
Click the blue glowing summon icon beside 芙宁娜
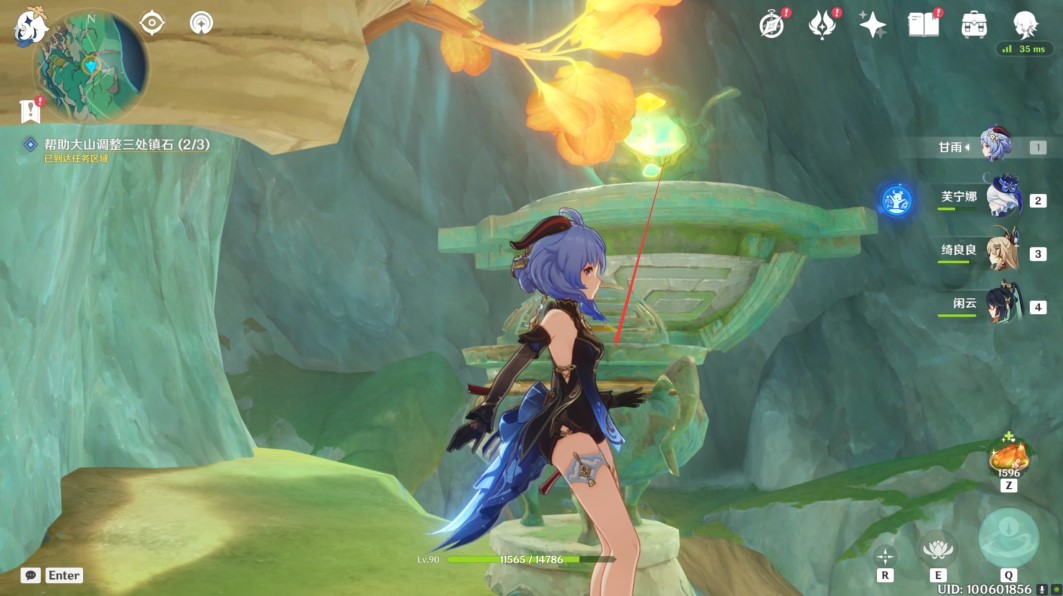click(896, 199)
